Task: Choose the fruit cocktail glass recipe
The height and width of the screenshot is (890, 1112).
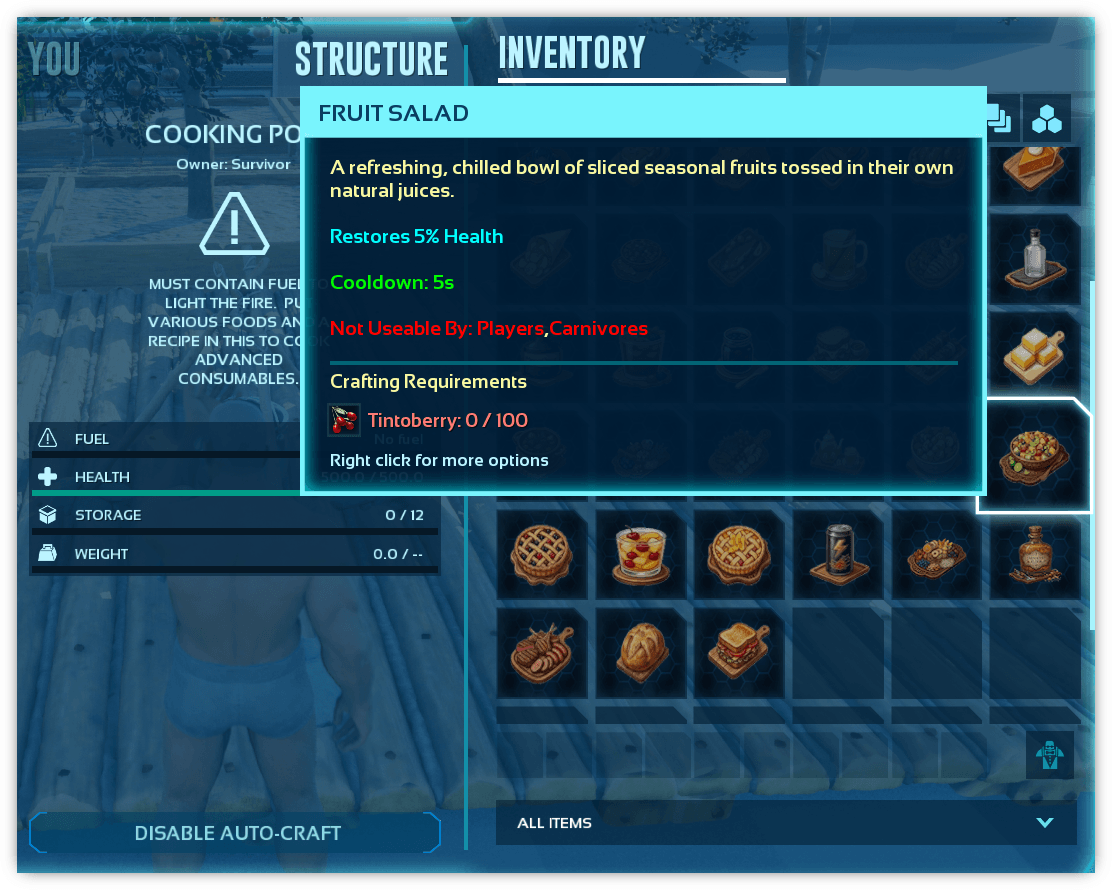Action: point(639,554)
